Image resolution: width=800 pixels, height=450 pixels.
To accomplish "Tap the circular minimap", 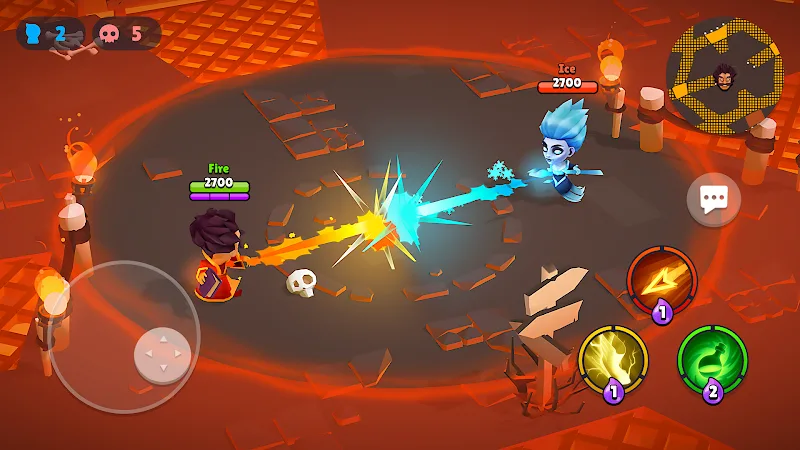I will (x=725, y=75).
